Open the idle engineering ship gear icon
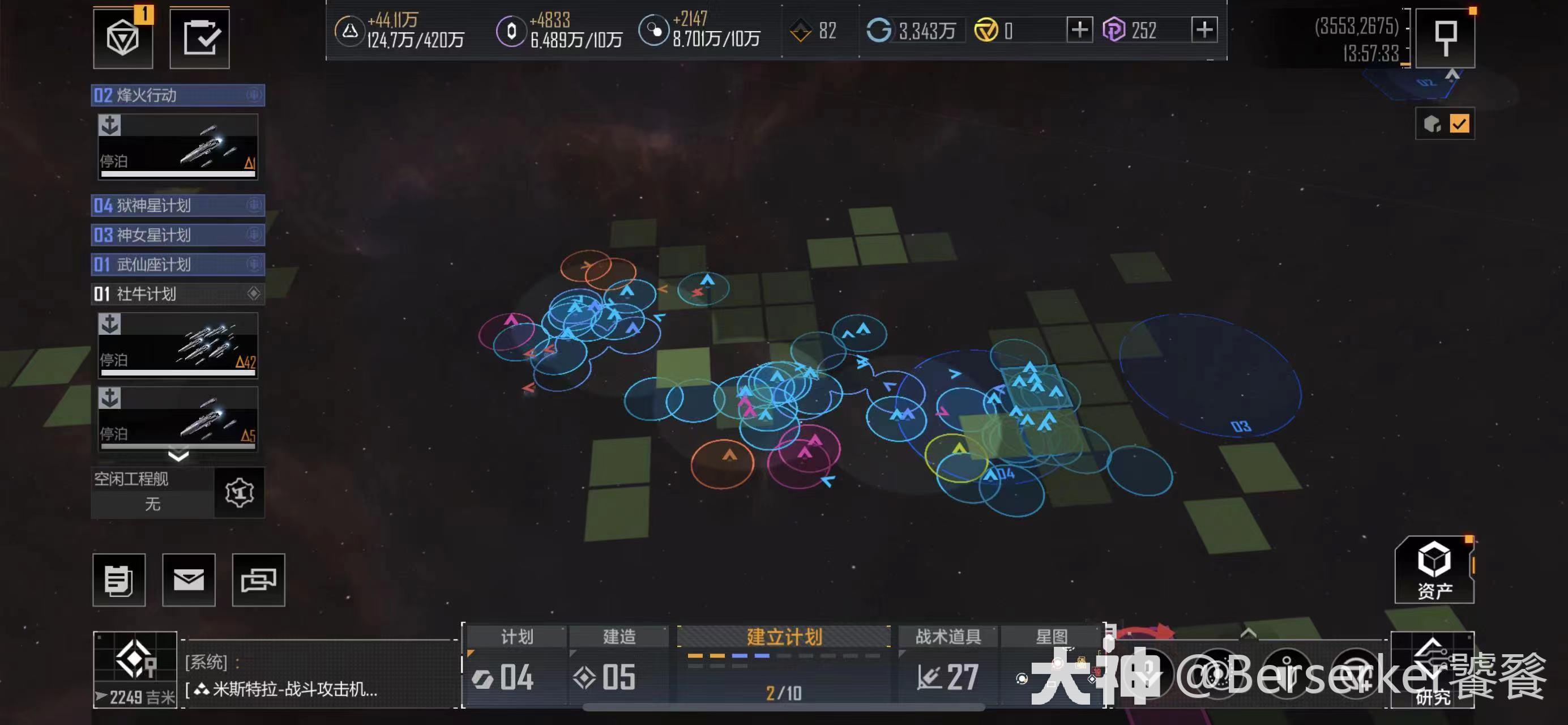This screenshot has width=1568, height=725. click(x=239, y=492)
